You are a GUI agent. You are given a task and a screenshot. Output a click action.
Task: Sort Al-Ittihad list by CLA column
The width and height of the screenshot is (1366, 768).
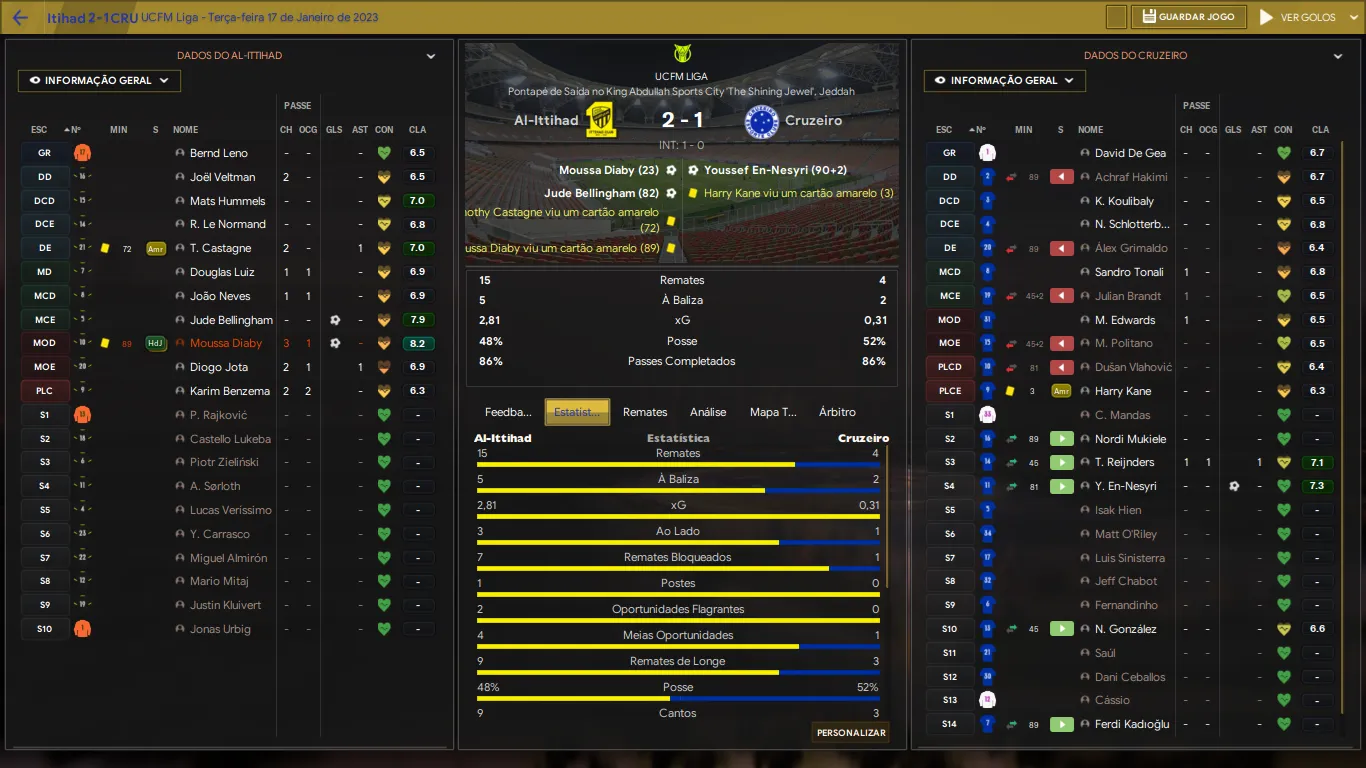[417, 130]
